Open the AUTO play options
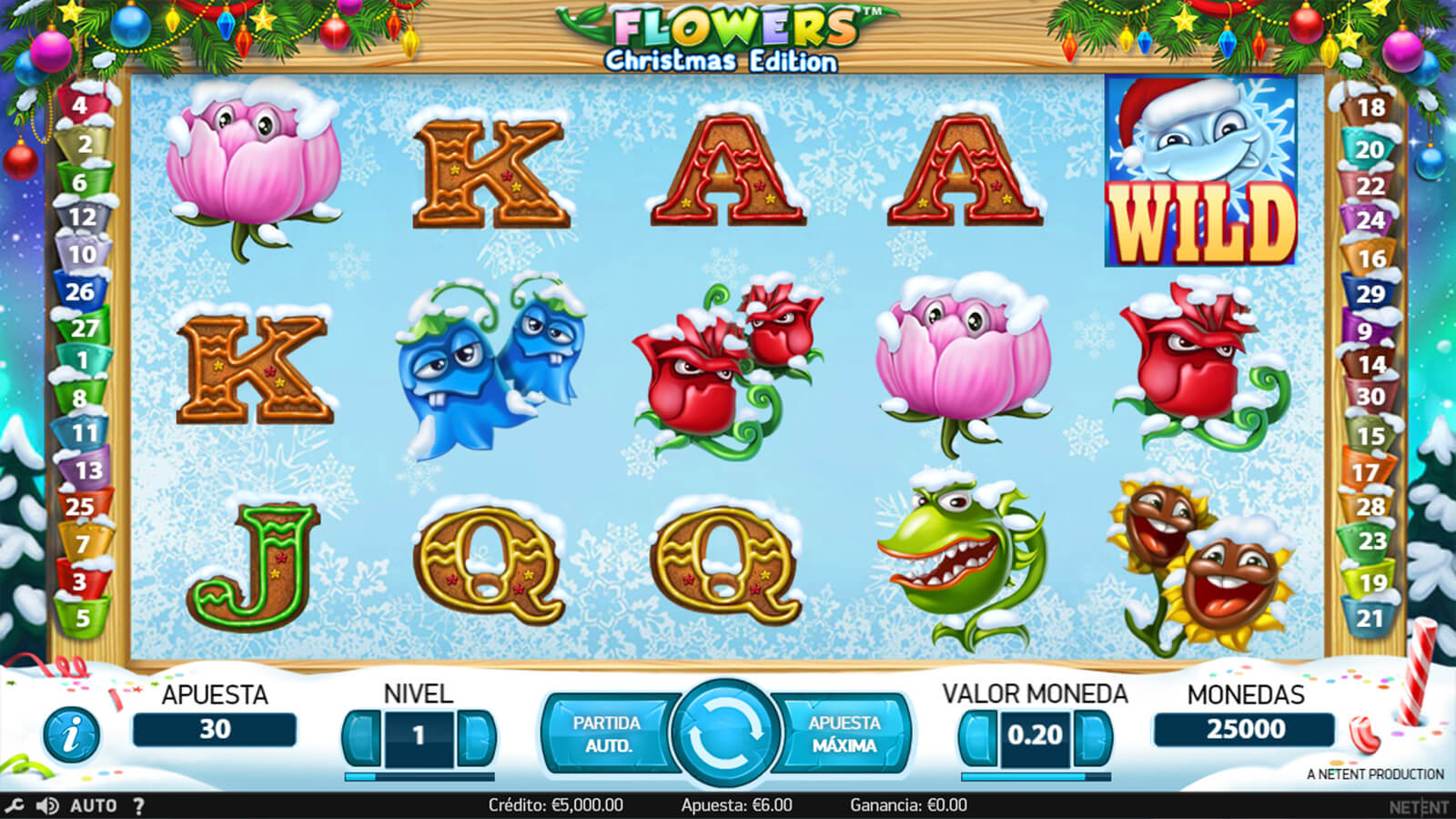The width and height of the screenshot is (1456, 819). [94, 805]
